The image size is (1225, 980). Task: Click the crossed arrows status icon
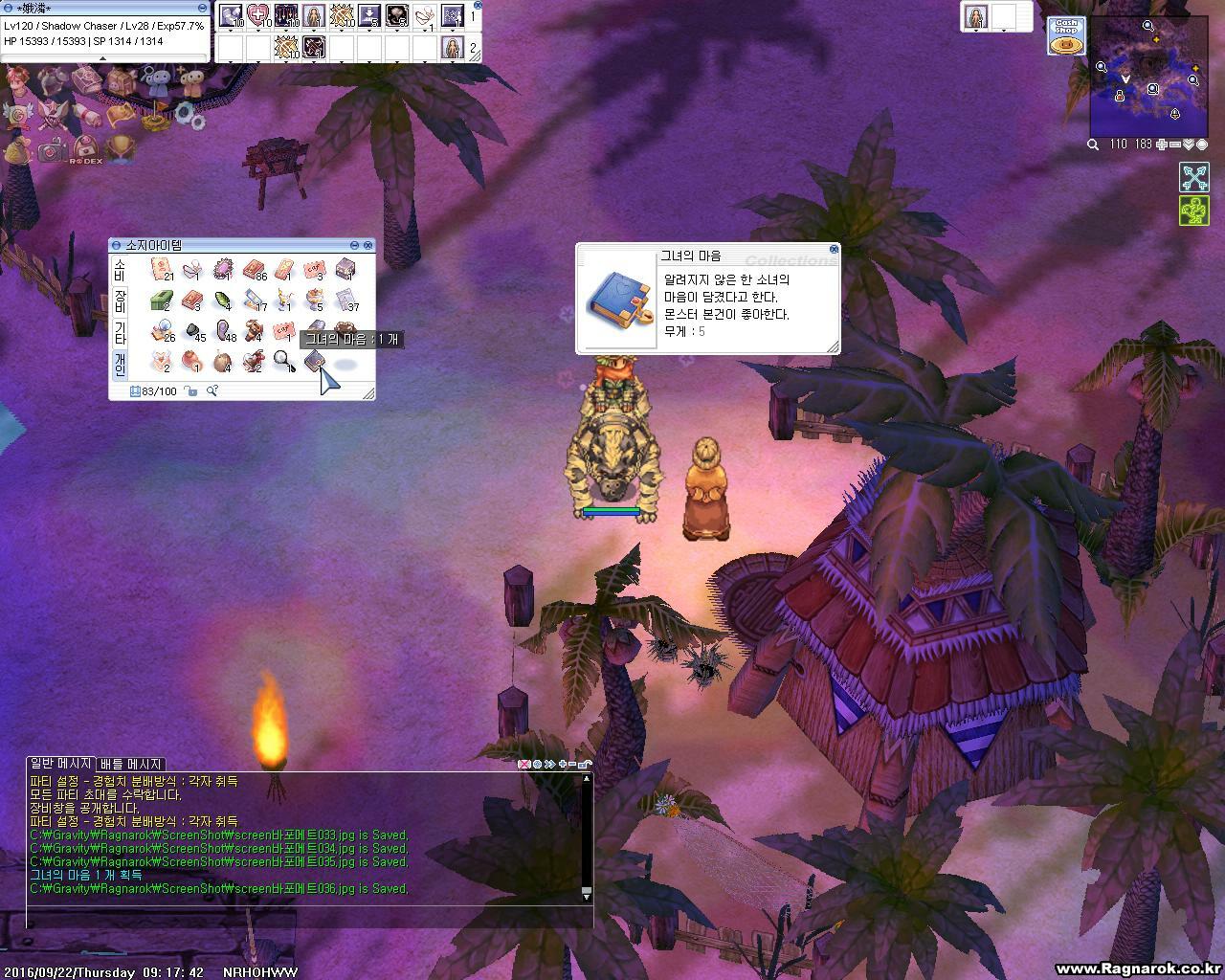pyautogui.click(x=1193, y=177)
